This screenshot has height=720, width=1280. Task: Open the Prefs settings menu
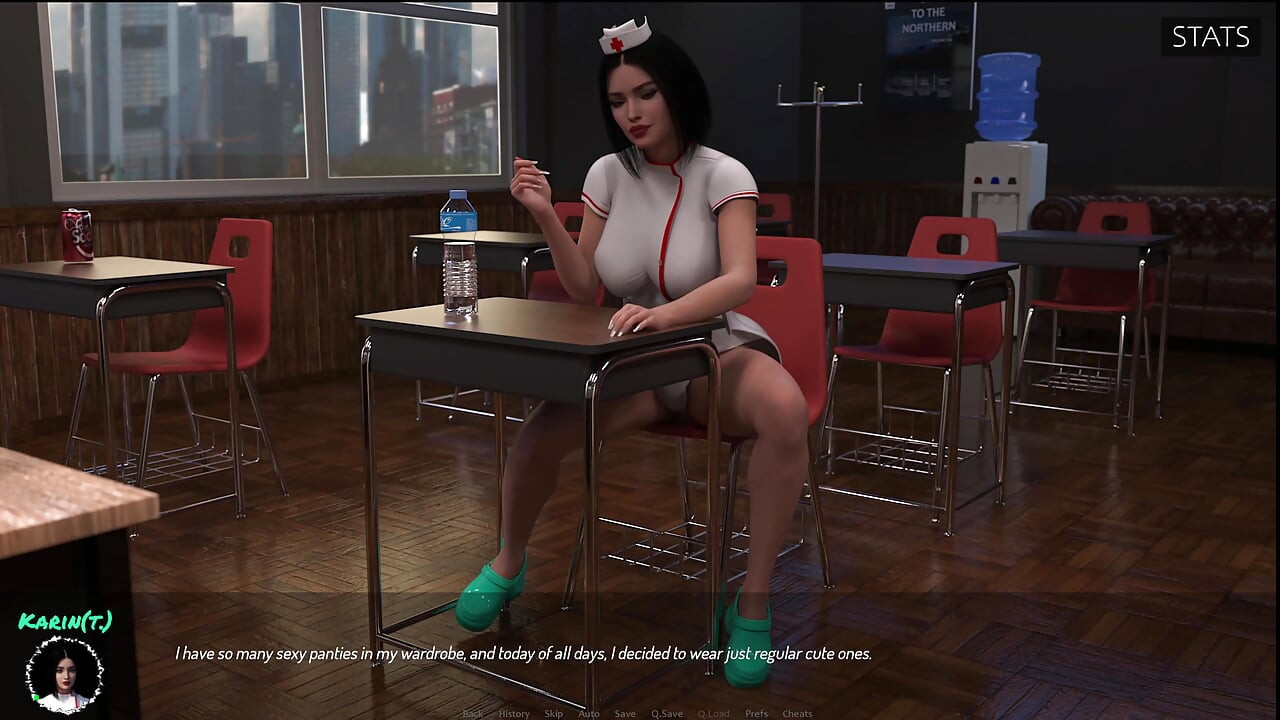pos(756,714)
